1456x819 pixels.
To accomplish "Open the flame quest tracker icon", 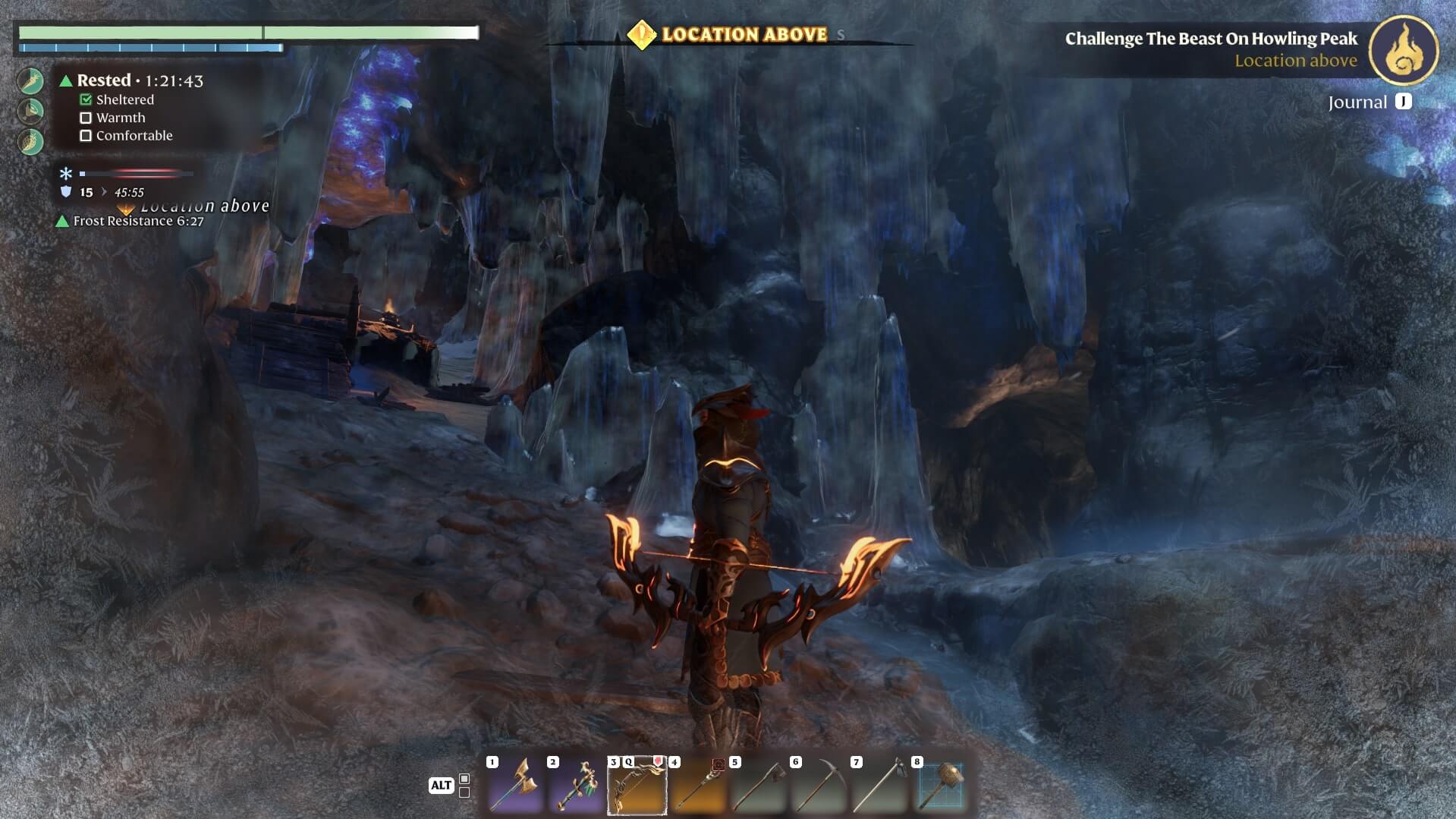I will tap(1403, 50).
